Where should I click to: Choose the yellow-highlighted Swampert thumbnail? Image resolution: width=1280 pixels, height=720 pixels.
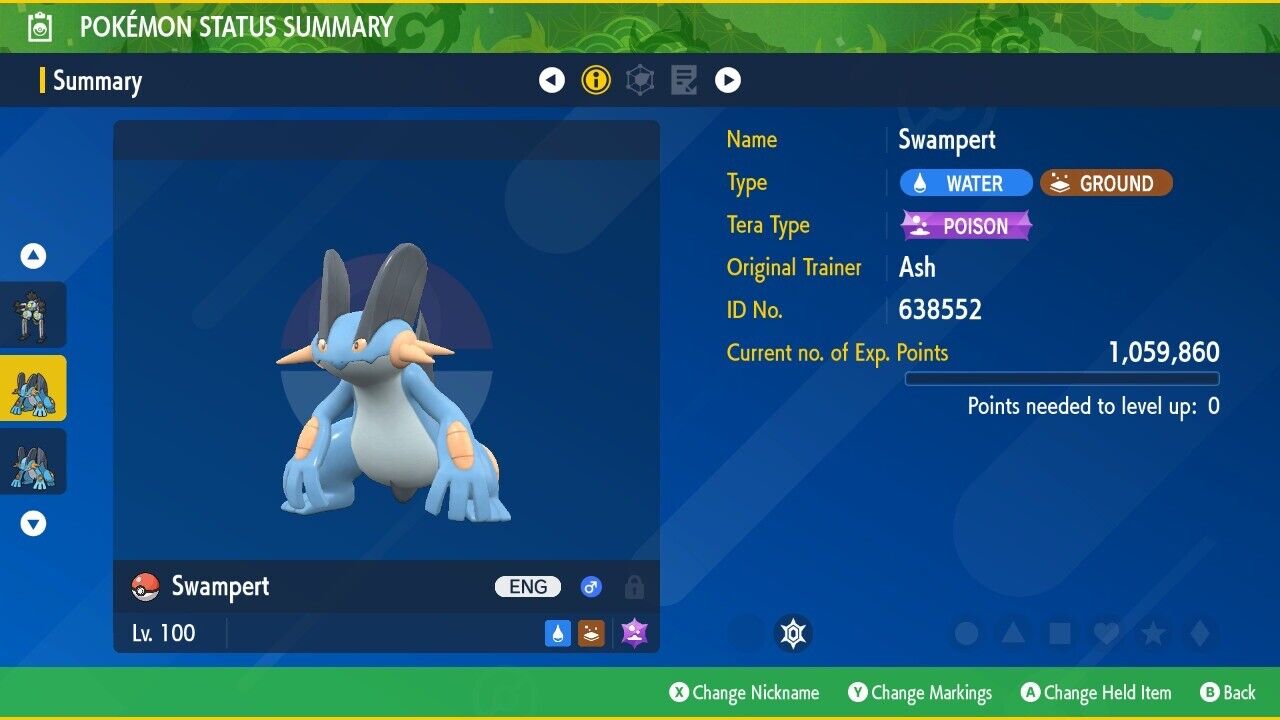(x=33, y=388)
